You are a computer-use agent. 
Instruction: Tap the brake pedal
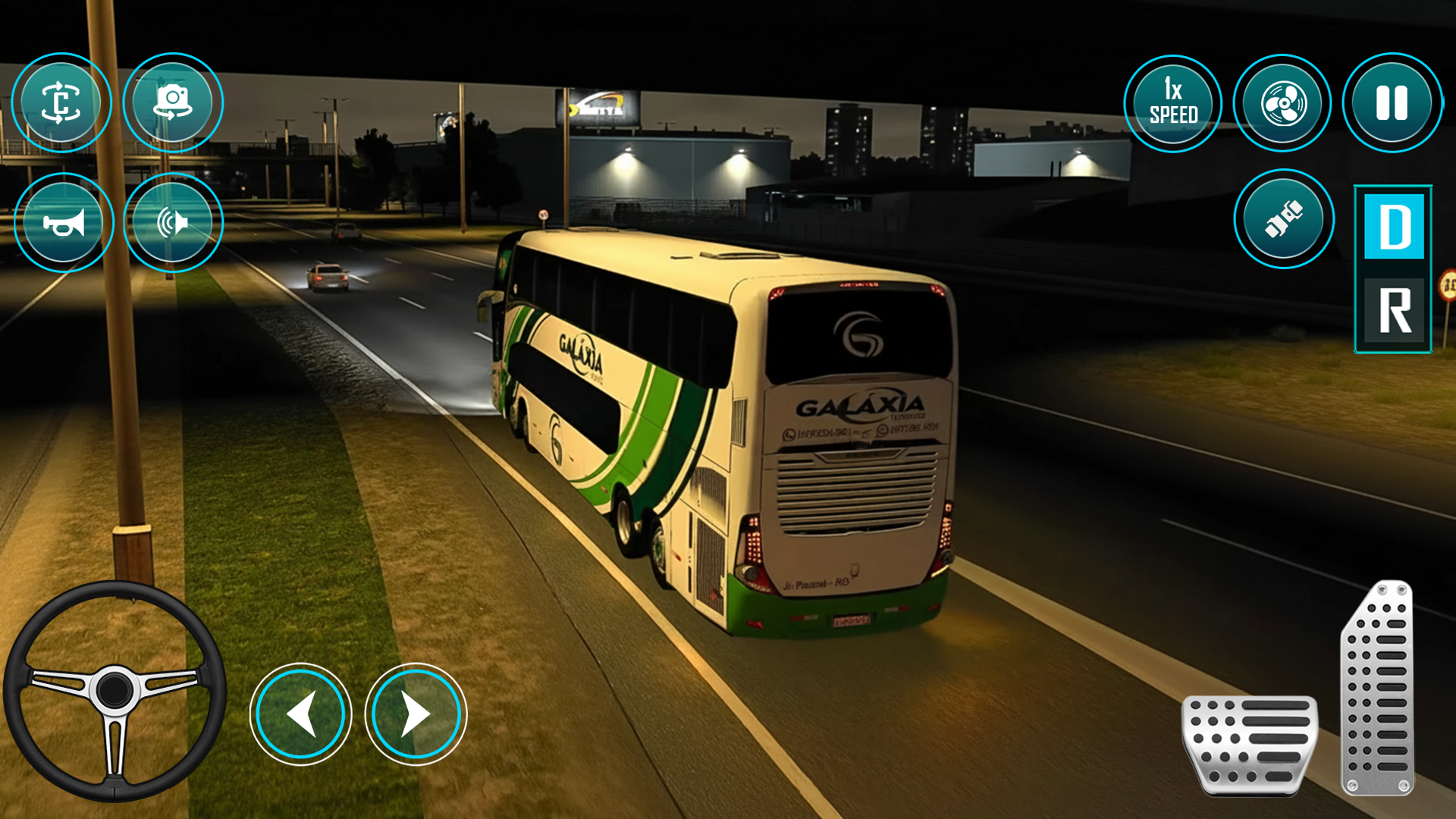click(1250, 744)
